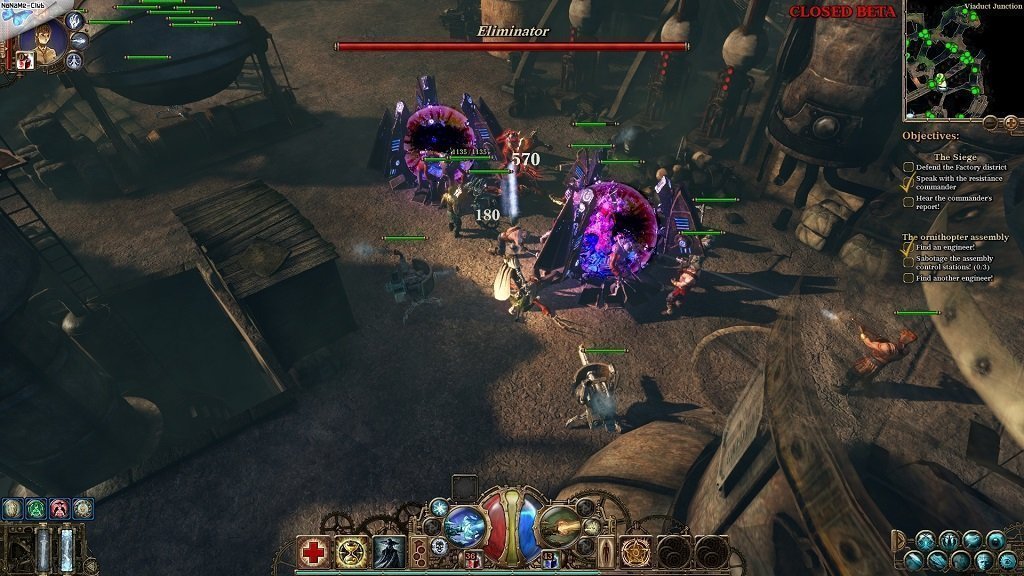Use the red cross healing item slot
The width and height of the screenshot is (1024, 576).
click(x=314, y=552)
